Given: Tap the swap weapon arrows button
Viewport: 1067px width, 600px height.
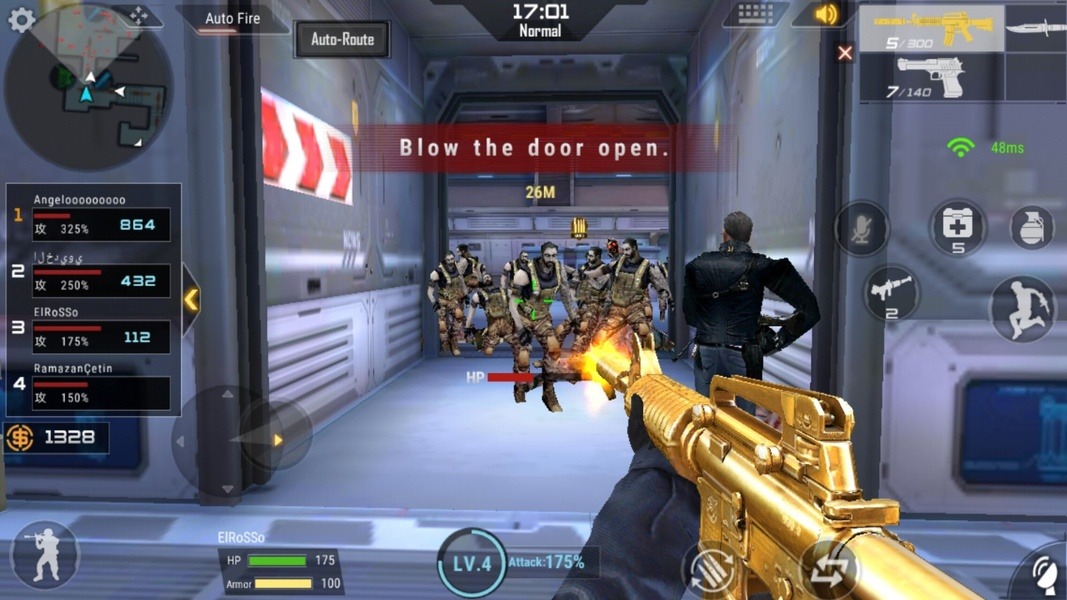Looking at the screenshot, I should [829, 569].
